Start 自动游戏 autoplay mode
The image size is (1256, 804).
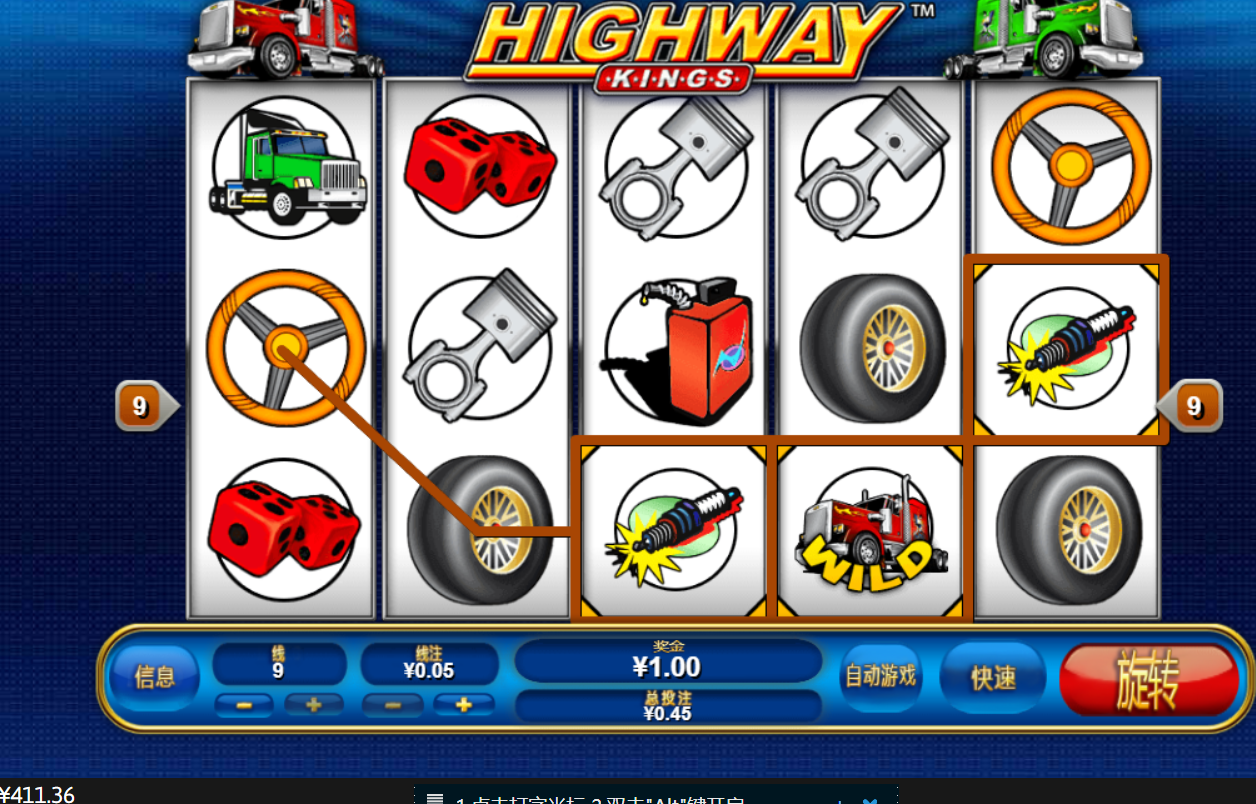(880, 677)
